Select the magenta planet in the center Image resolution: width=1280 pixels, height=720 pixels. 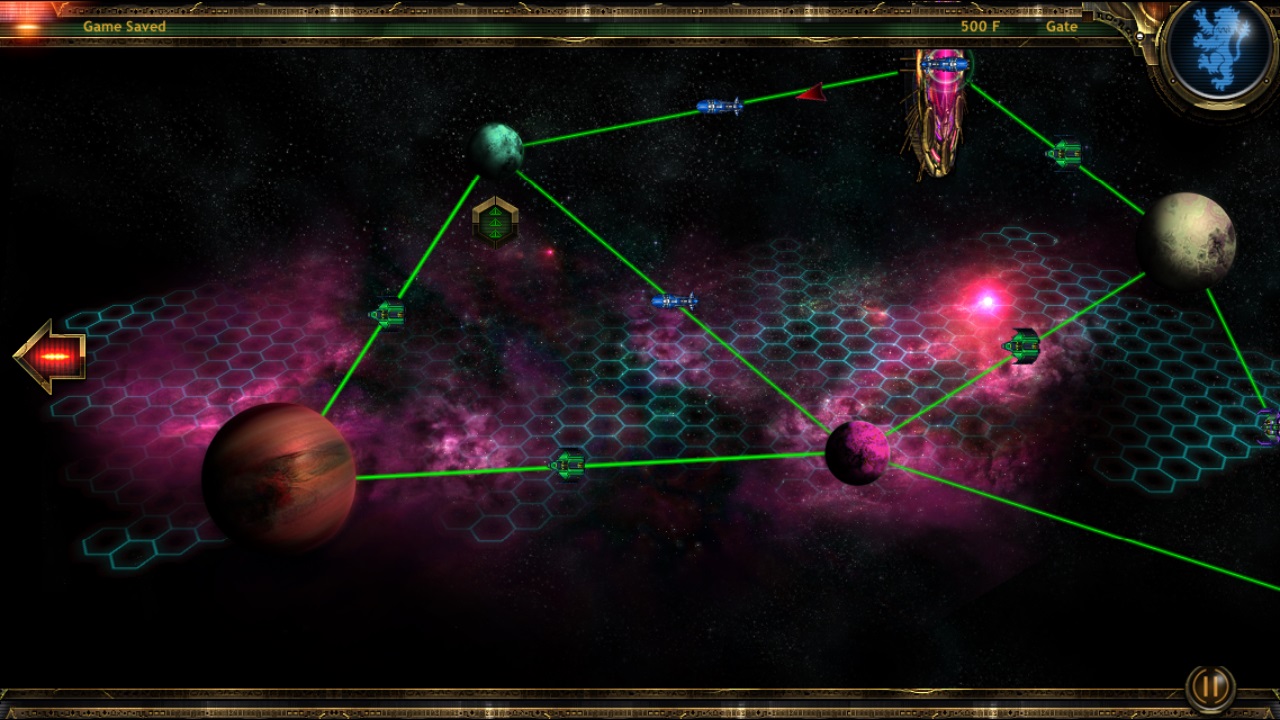[858, 452]
